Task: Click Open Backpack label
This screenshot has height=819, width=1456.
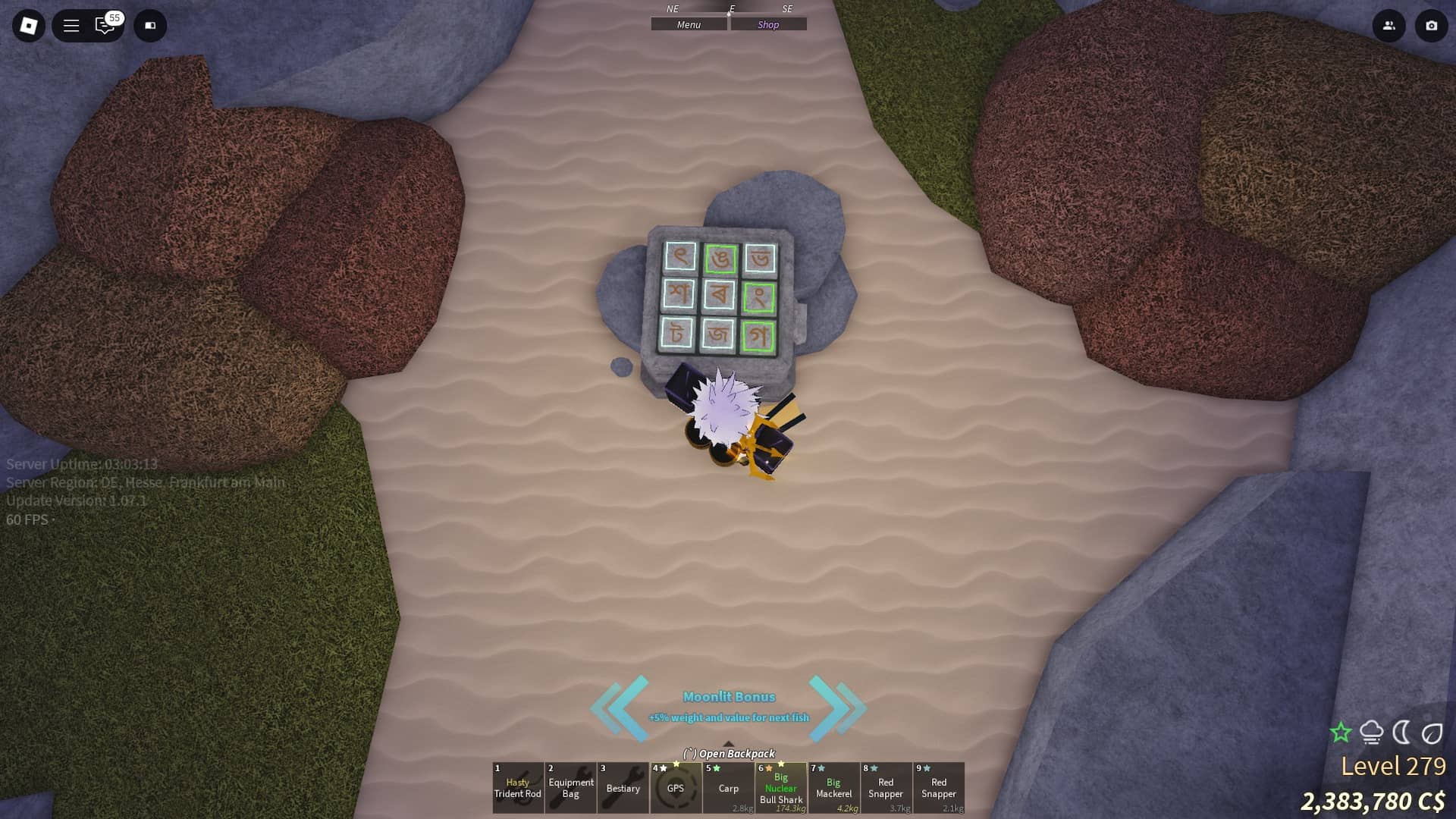Action: [x=729, y=754]
